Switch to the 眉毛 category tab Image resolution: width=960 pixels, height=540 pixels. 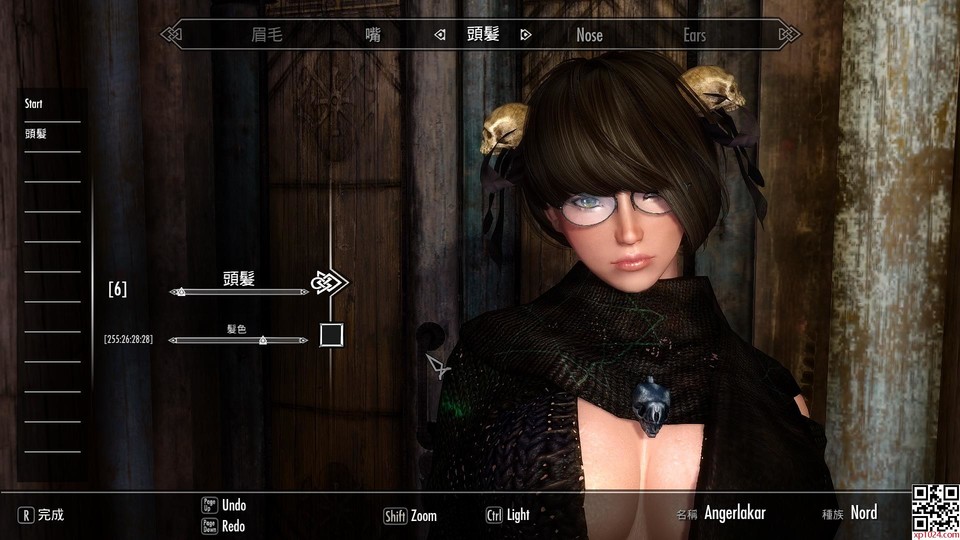point(267,35)
